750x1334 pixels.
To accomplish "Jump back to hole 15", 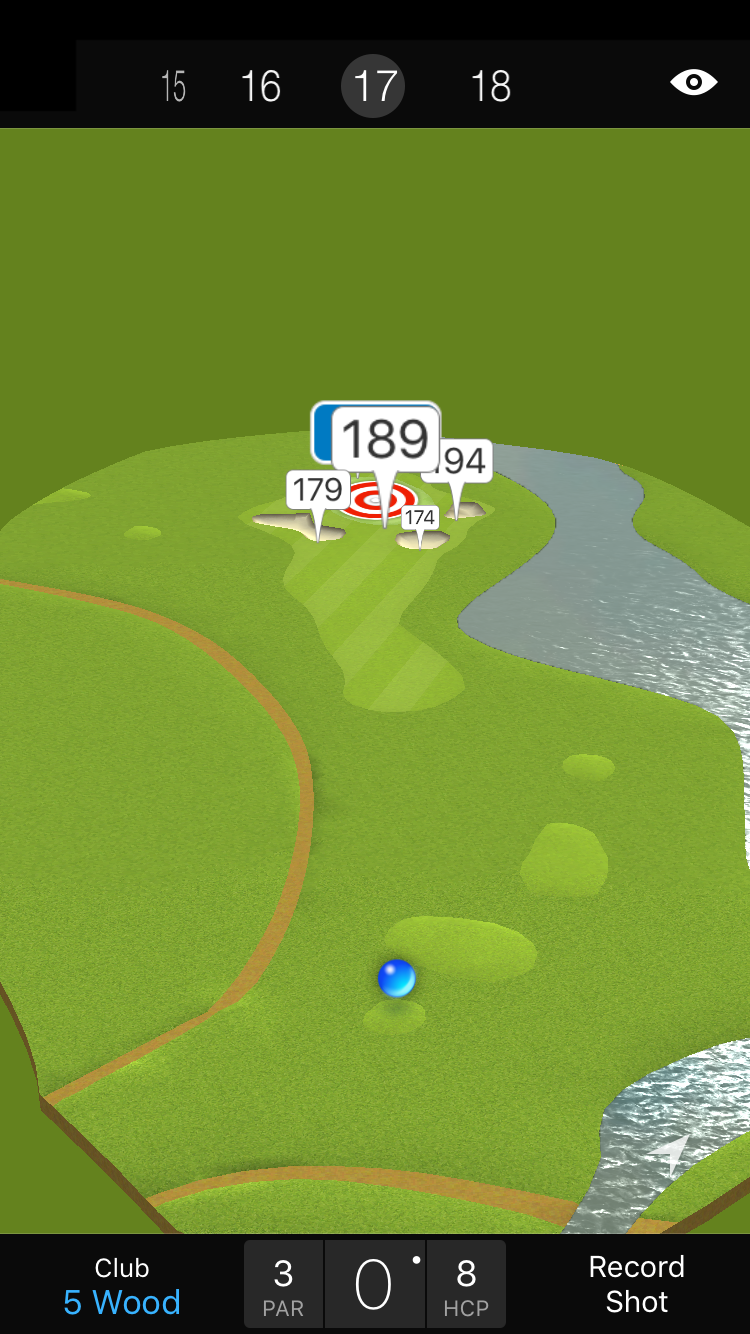I will pos(173,87).
